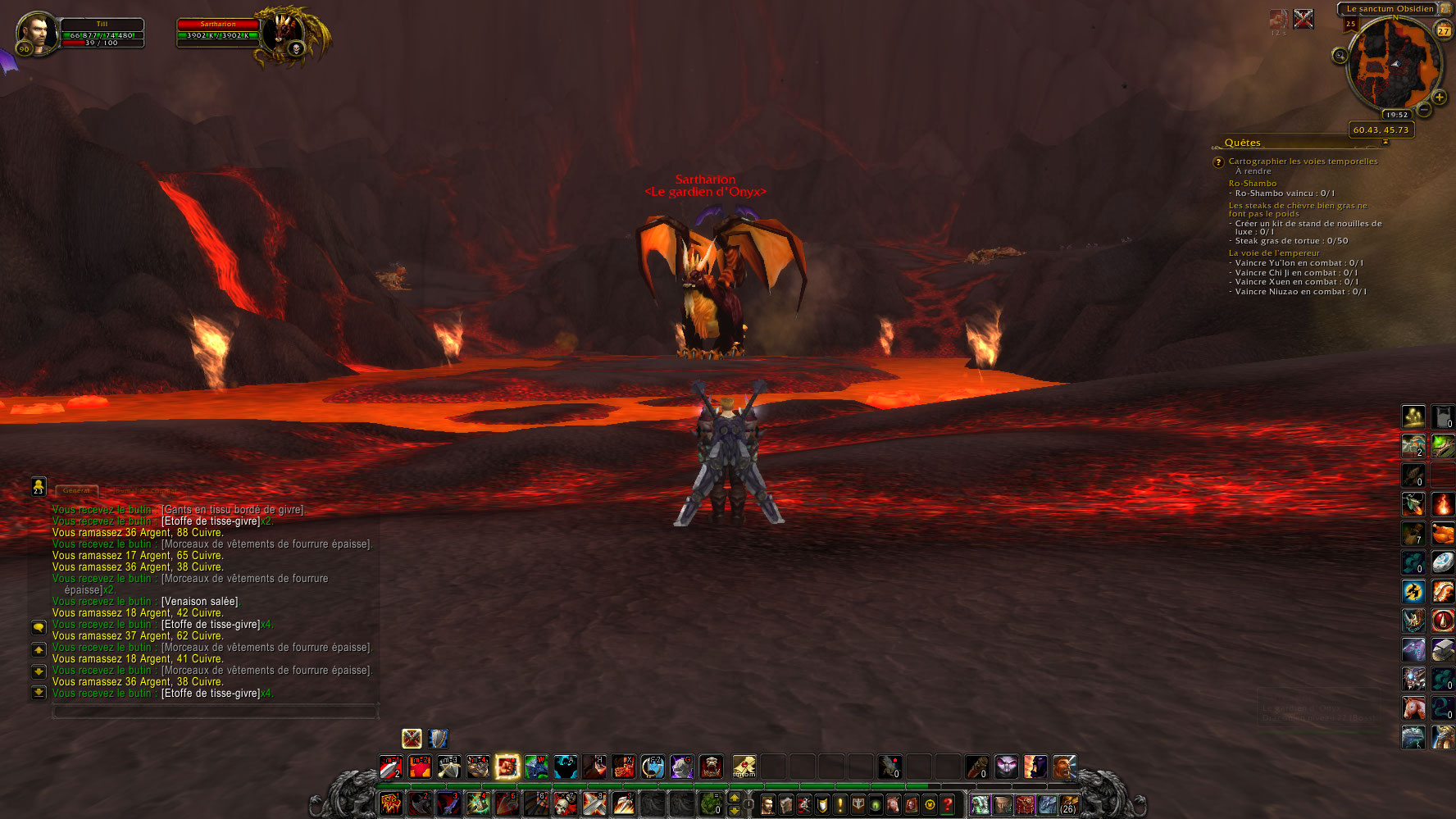Screen dimensions: 1456x819
Task: Open the backpack showing 26 free slots
Action: coord(1068,804)
